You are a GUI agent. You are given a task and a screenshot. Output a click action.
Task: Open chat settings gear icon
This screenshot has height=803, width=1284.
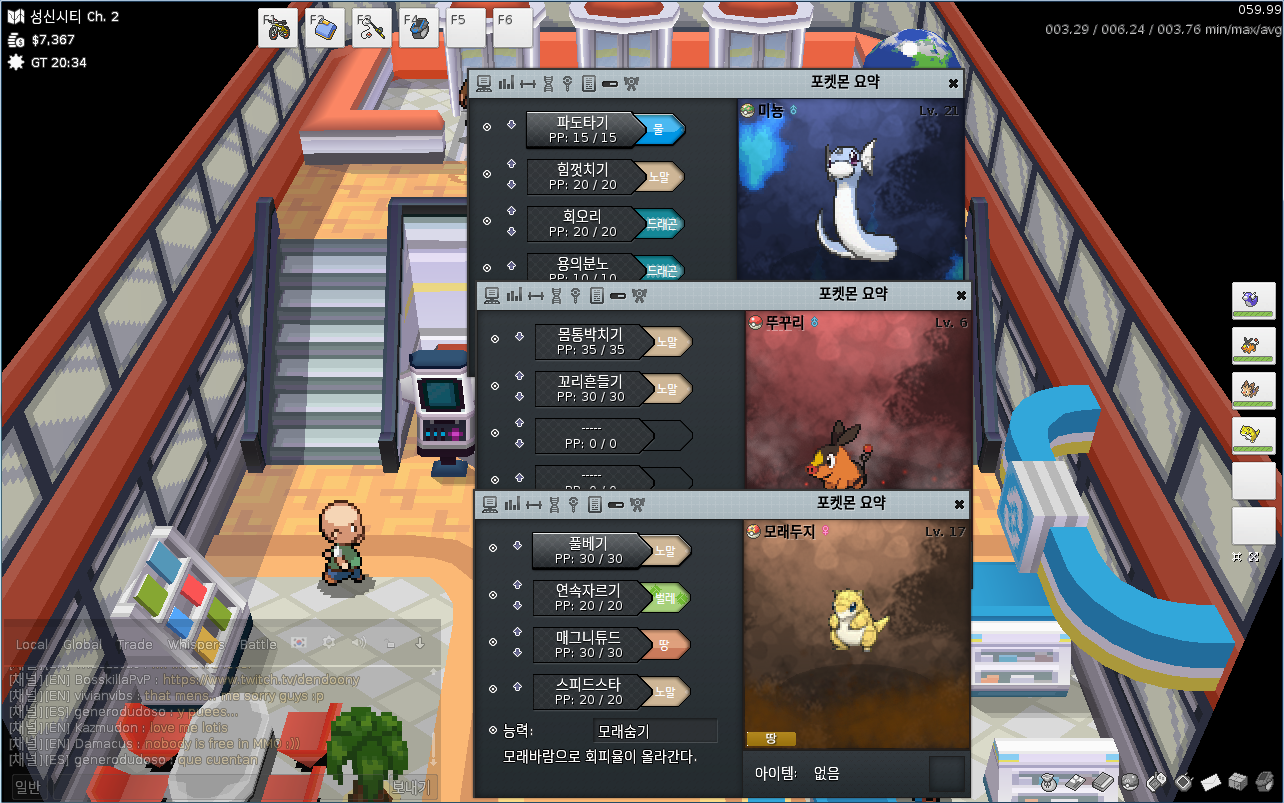(328, 642)
